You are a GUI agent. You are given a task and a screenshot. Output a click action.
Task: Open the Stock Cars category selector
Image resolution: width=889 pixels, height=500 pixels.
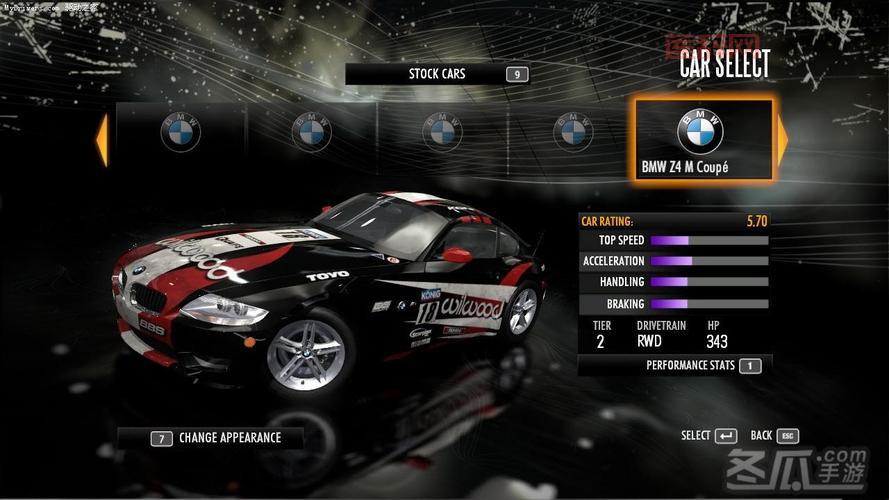(x=437, y=74)
